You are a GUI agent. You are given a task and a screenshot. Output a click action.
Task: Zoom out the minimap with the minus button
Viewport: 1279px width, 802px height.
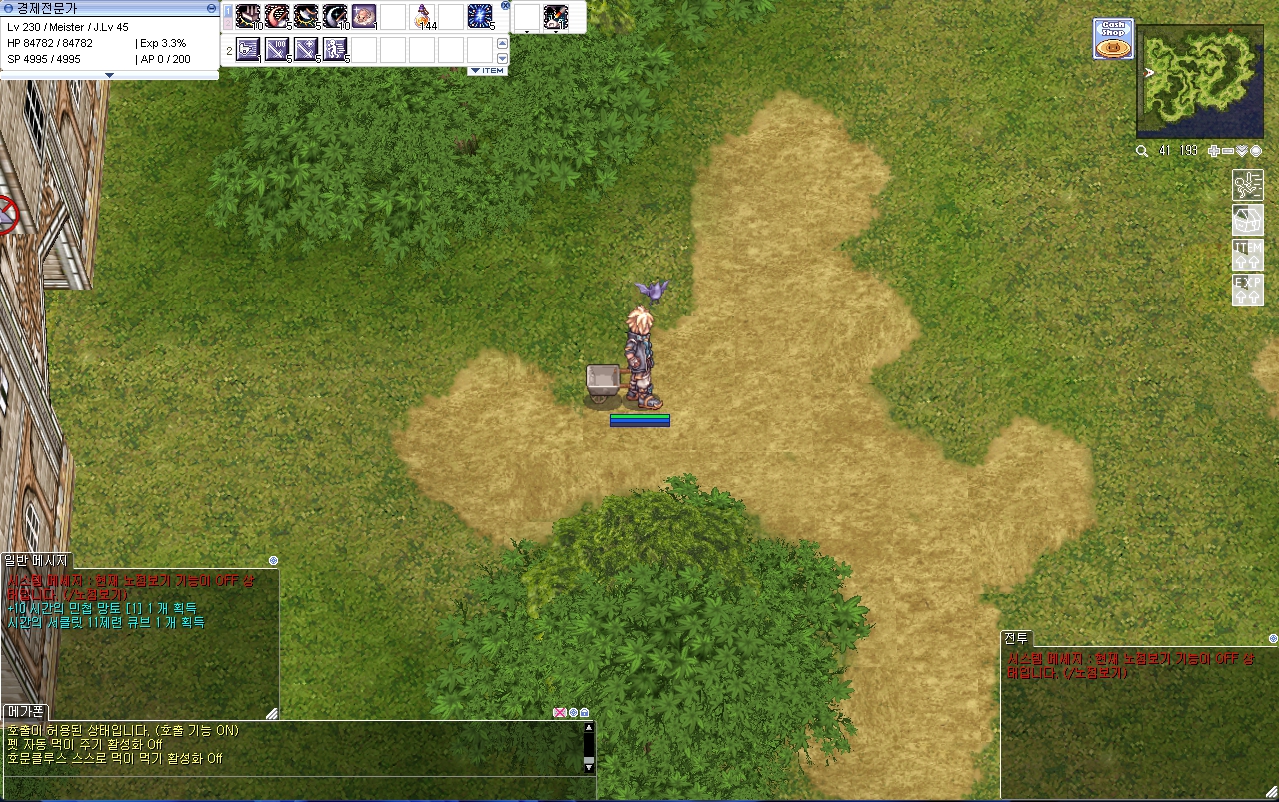pyautogui.click(x=1228, y=151)
